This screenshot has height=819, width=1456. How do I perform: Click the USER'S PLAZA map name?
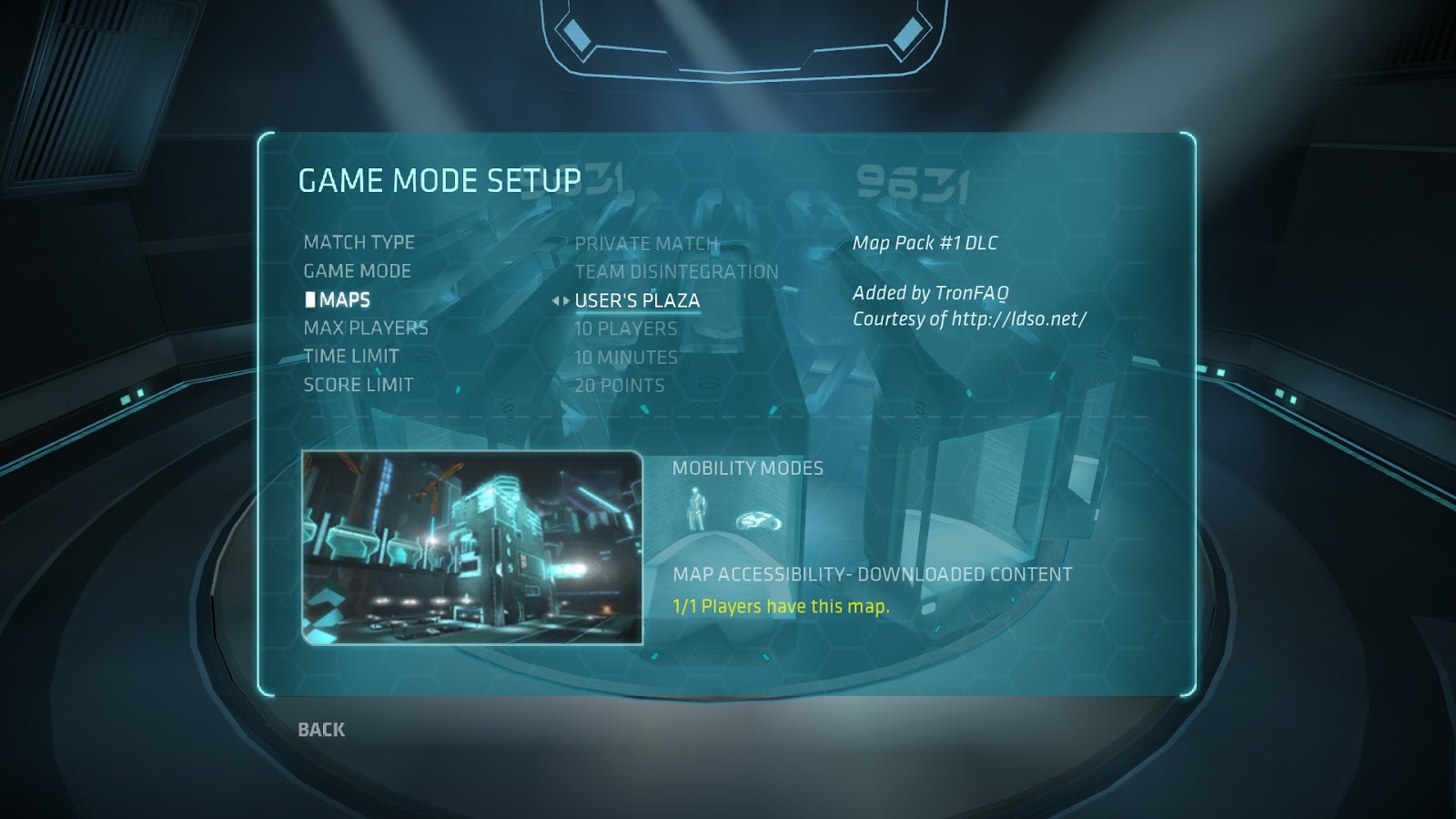tap(637, 298)
